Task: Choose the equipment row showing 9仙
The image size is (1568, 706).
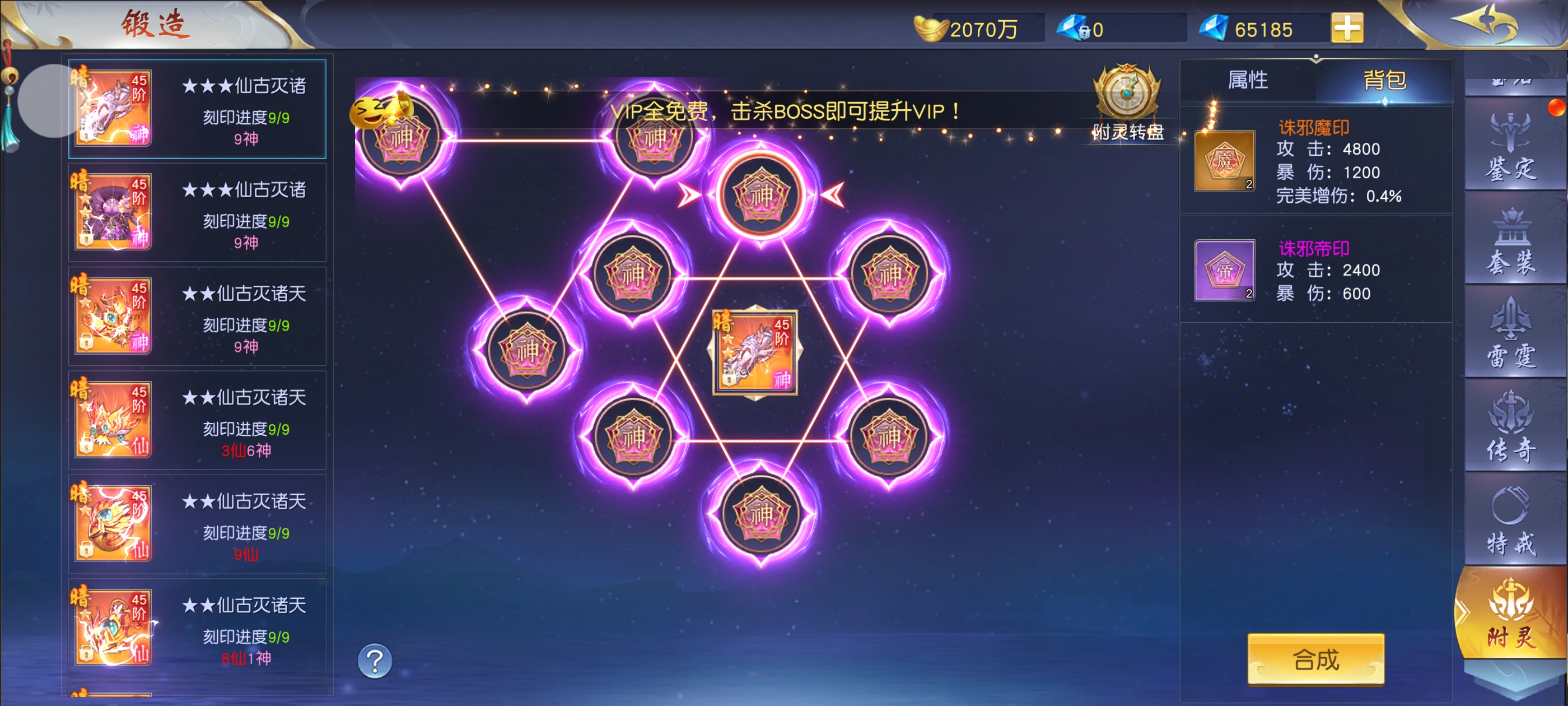Action: [197, 524]
